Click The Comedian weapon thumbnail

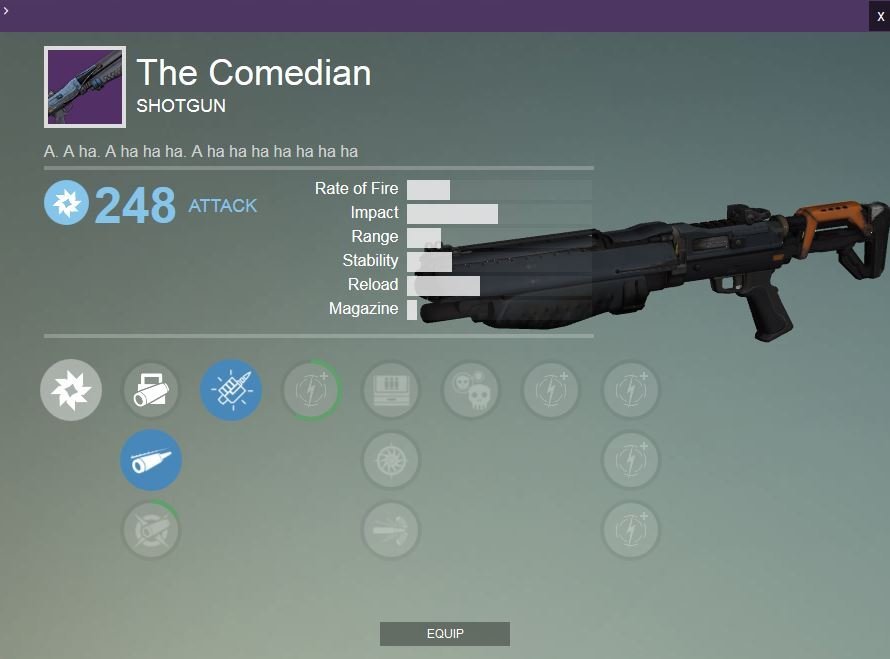pyautogui.click(x=85, y=87)
